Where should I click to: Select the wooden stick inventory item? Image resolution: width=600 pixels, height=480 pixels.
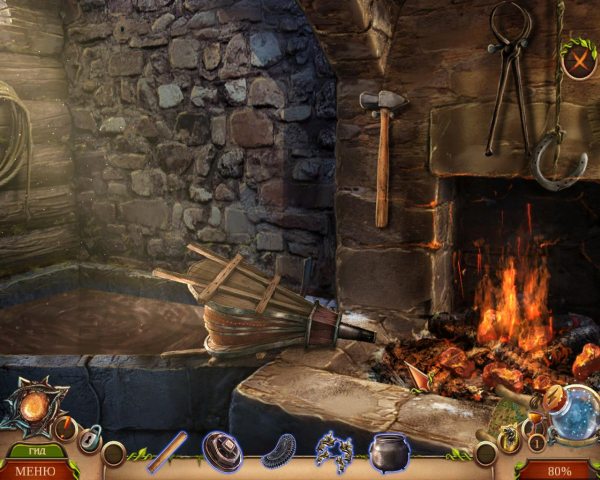click(x=167, y=451)
